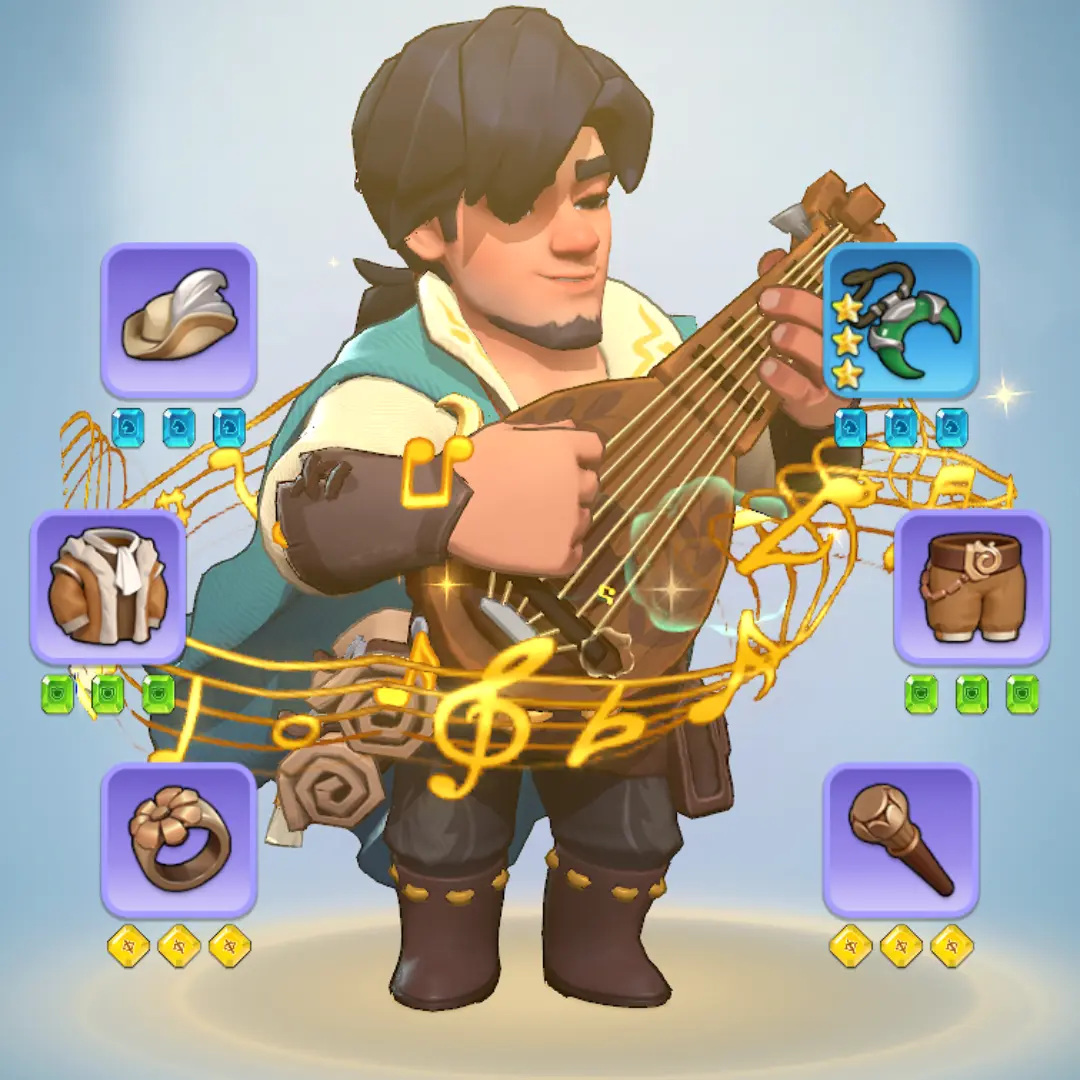The width and height of the screenshot is (1080, 1080).
Task: Select the tan shorts equipment slot
Action: 971,587
